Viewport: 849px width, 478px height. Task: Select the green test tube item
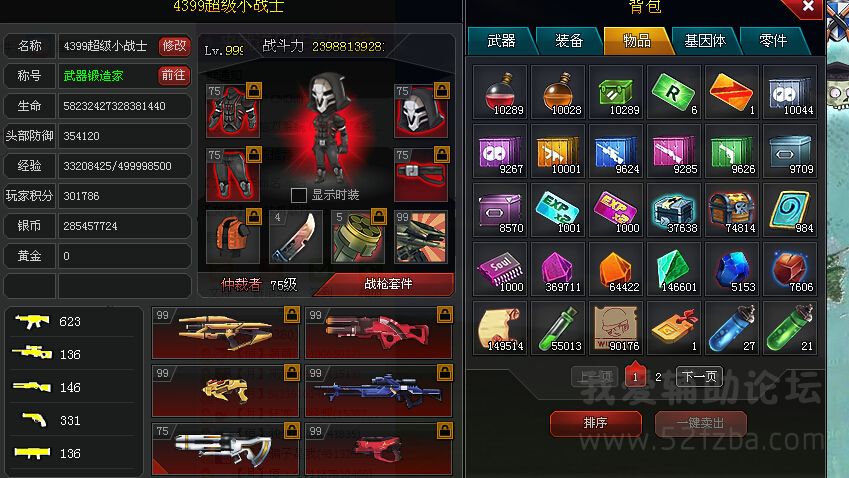[557, 329]
